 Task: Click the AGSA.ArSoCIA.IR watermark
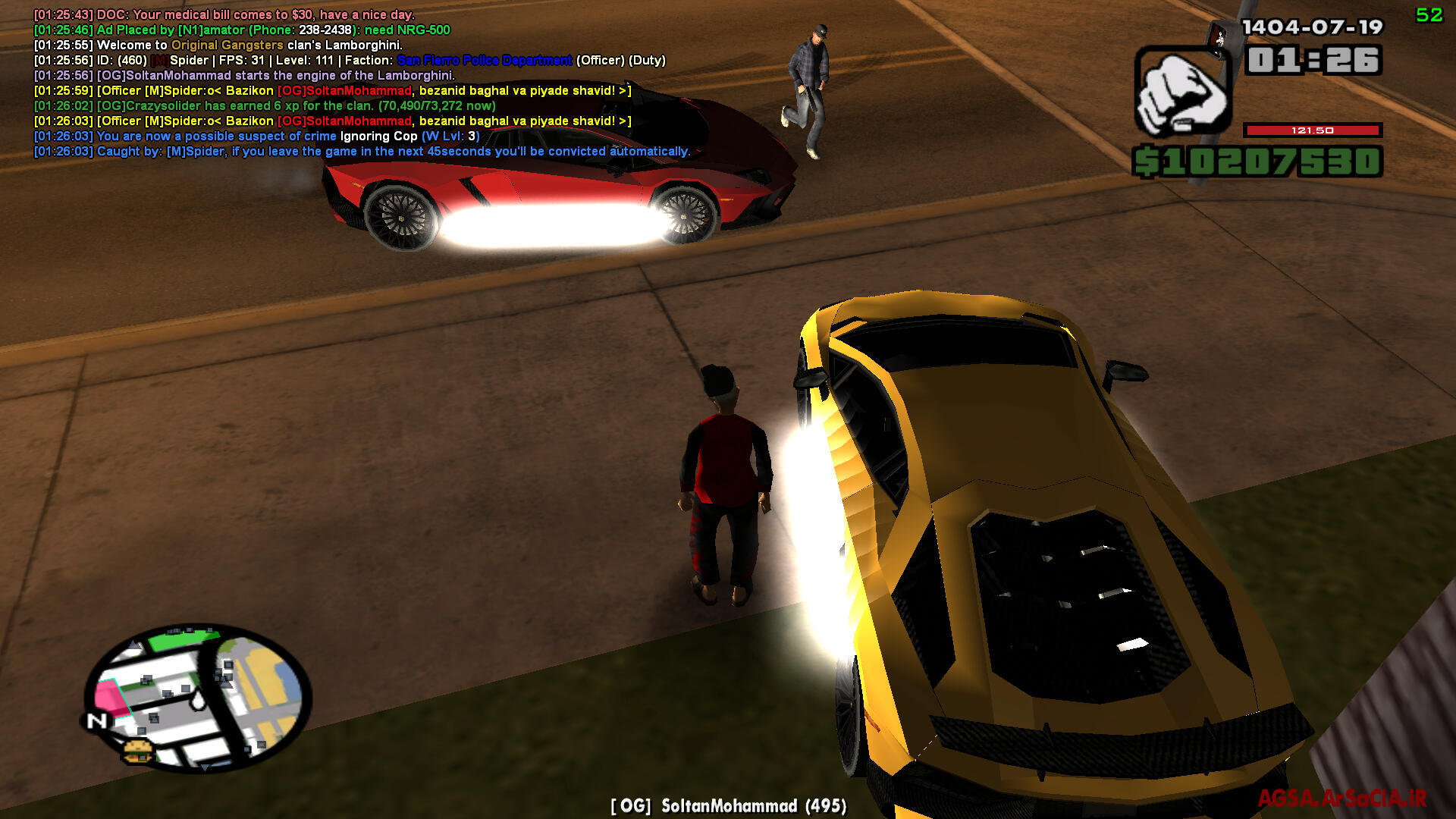(1341, 798)
